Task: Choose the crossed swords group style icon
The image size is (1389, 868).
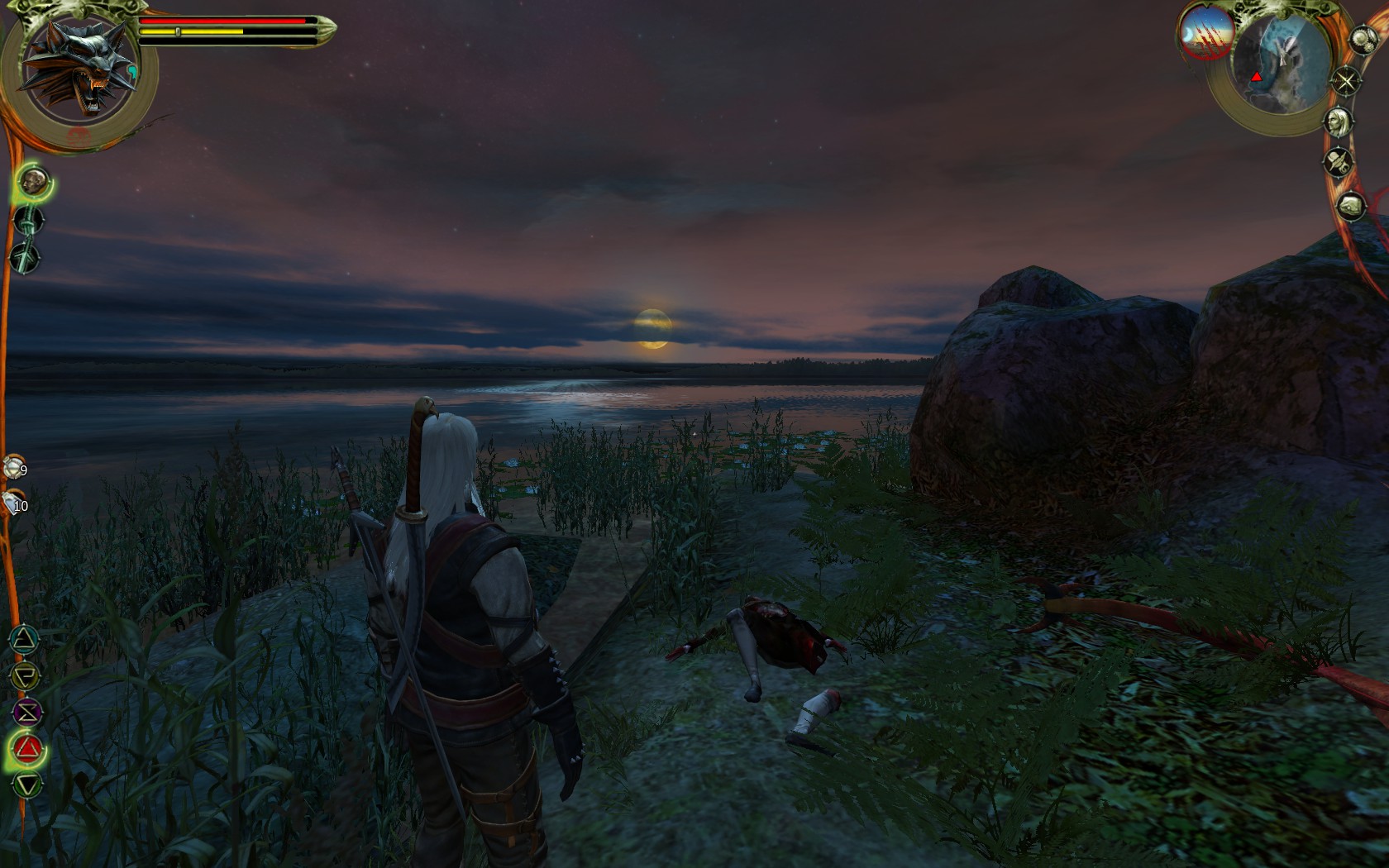Action: point(26,258)
